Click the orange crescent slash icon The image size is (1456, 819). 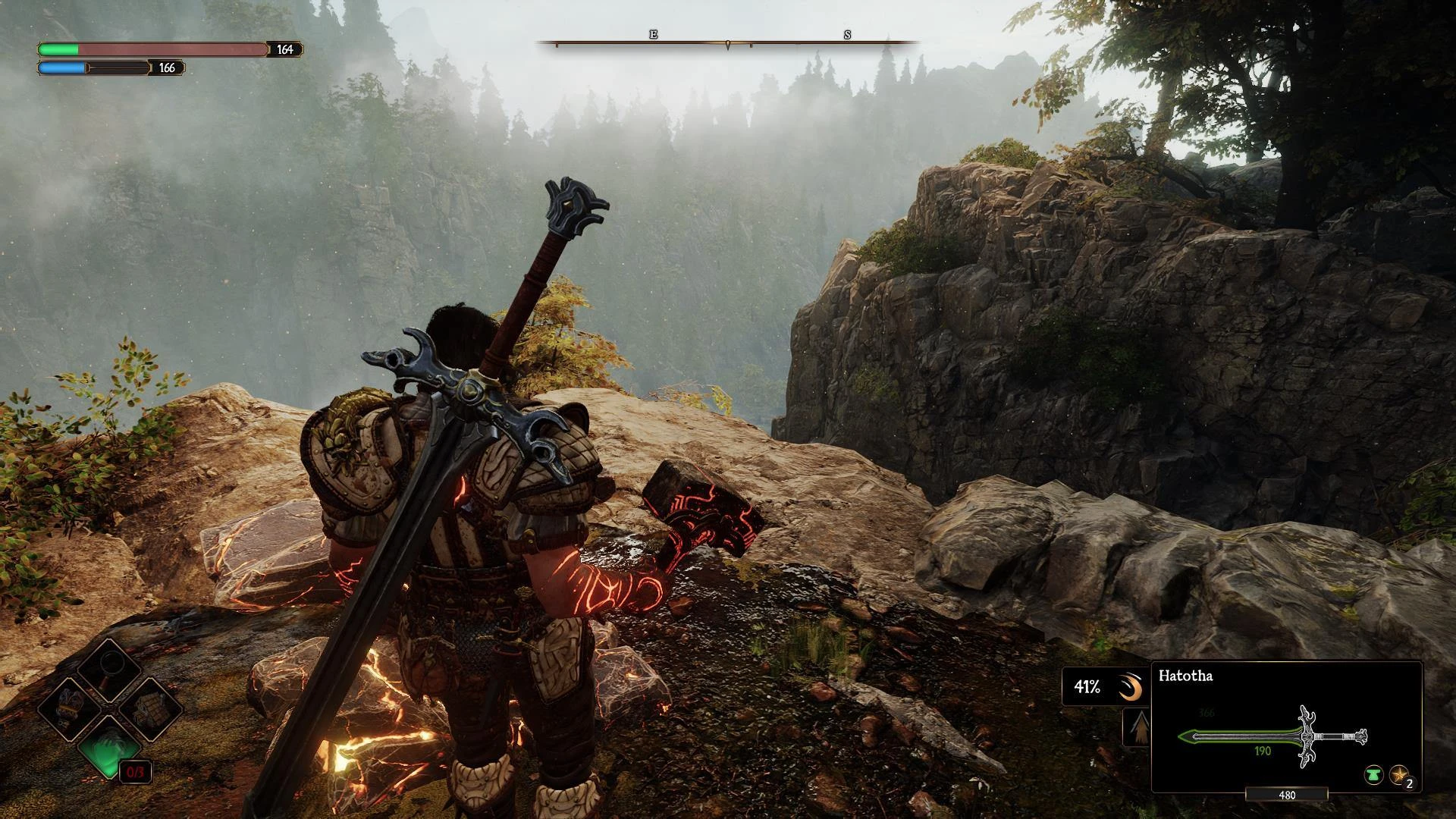click(1130, 688)
